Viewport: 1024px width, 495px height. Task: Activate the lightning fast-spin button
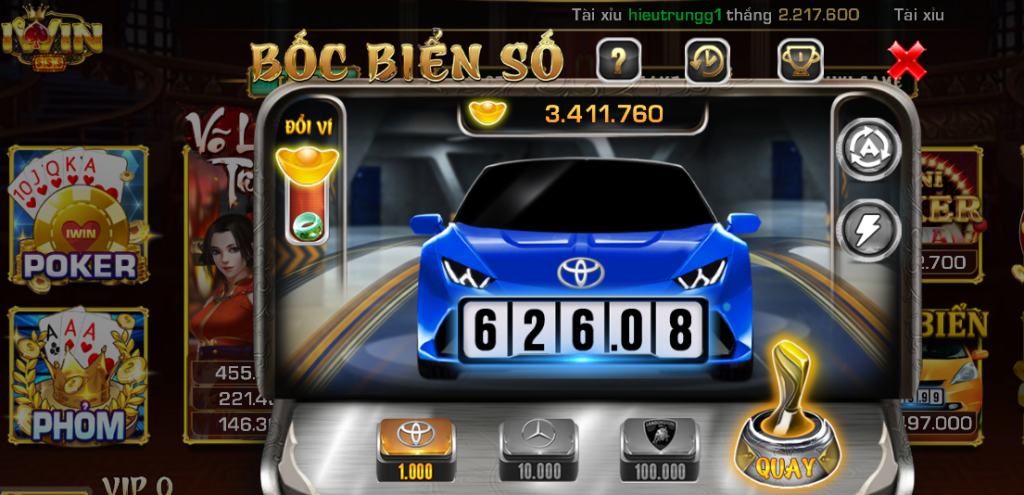click(x=868, y=229)
